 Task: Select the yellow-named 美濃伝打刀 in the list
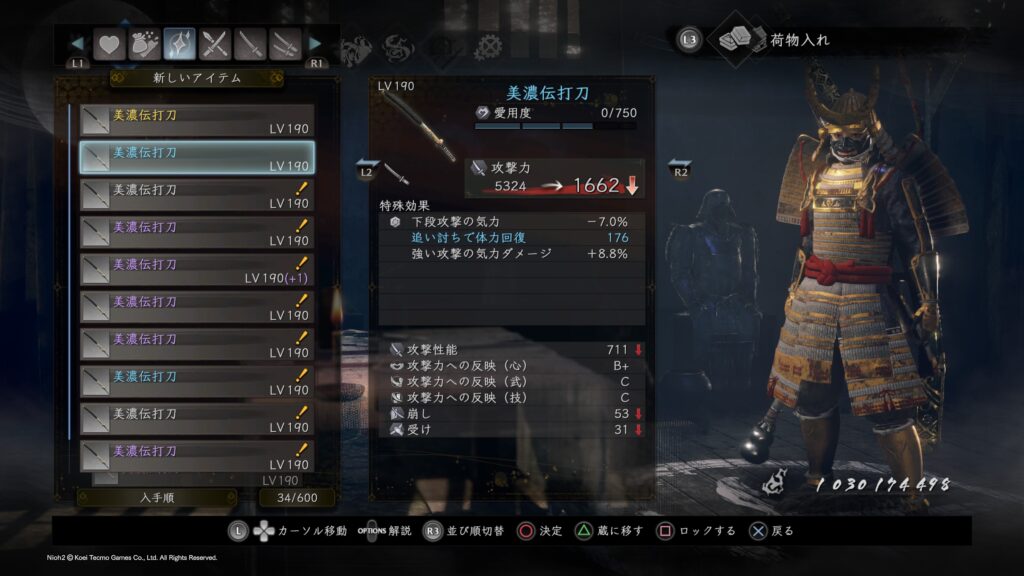[197, 121]
